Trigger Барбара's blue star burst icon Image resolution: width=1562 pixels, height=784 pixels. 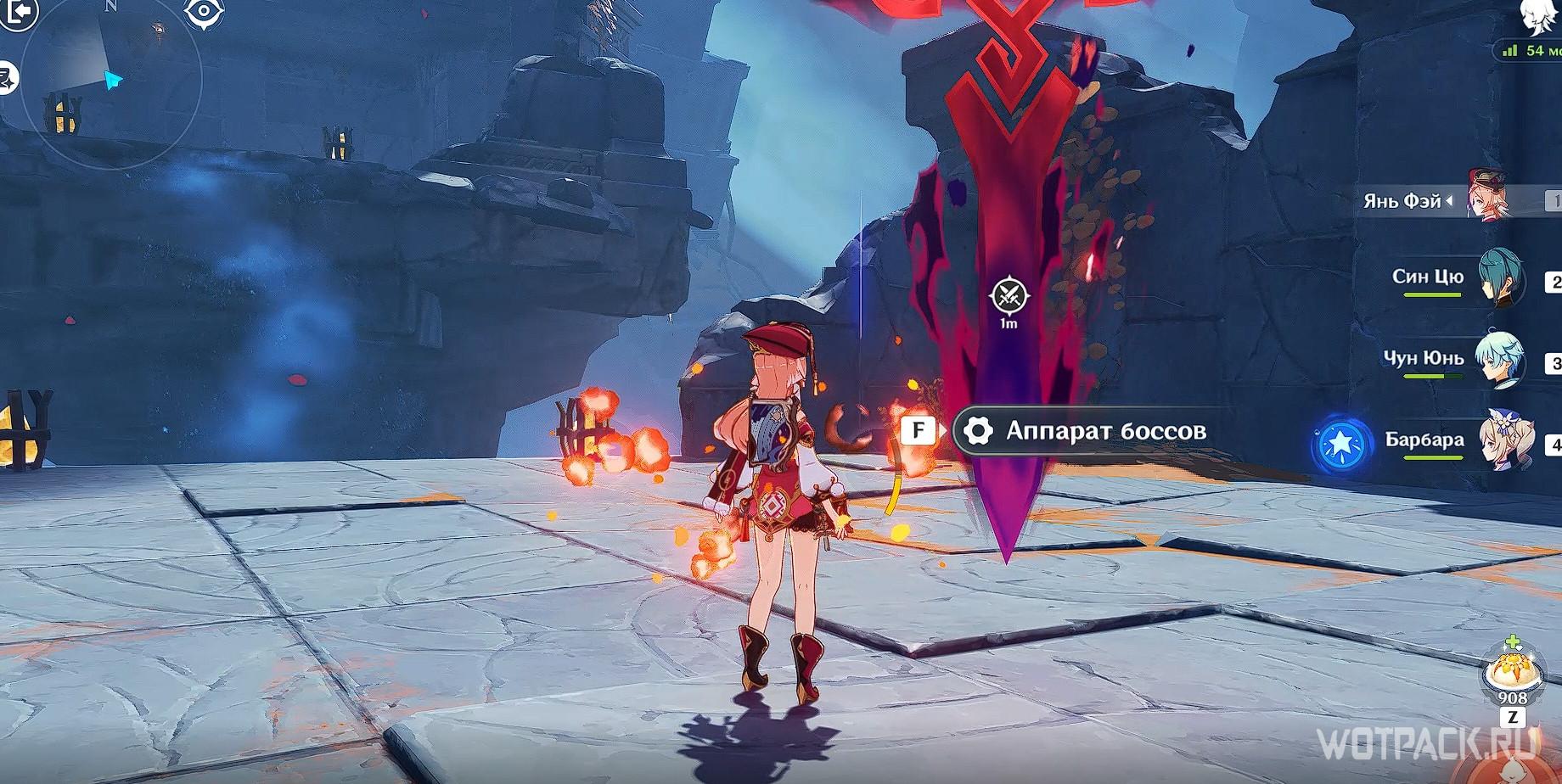coord(1340,442)
